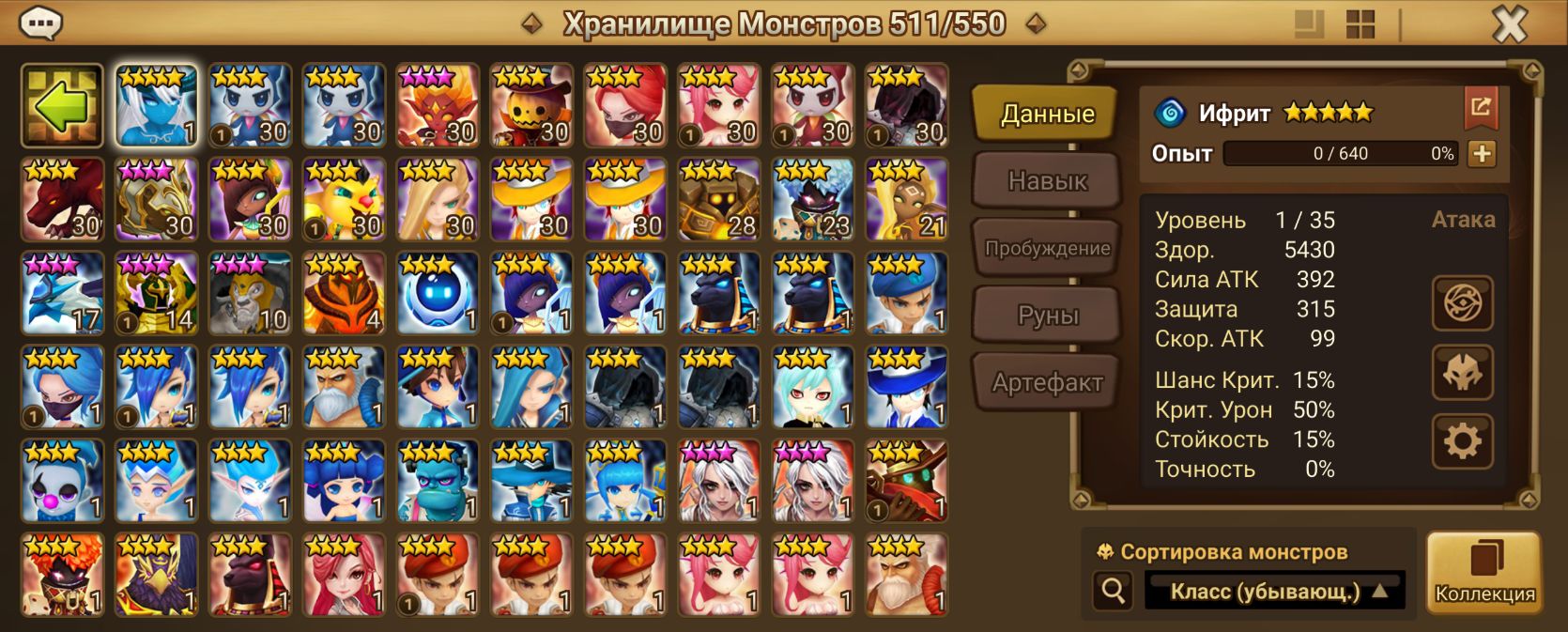The width and height of the screenshot is (1568, 632).
Task: Click the eye emblem button
Action: coord(1462,303)
